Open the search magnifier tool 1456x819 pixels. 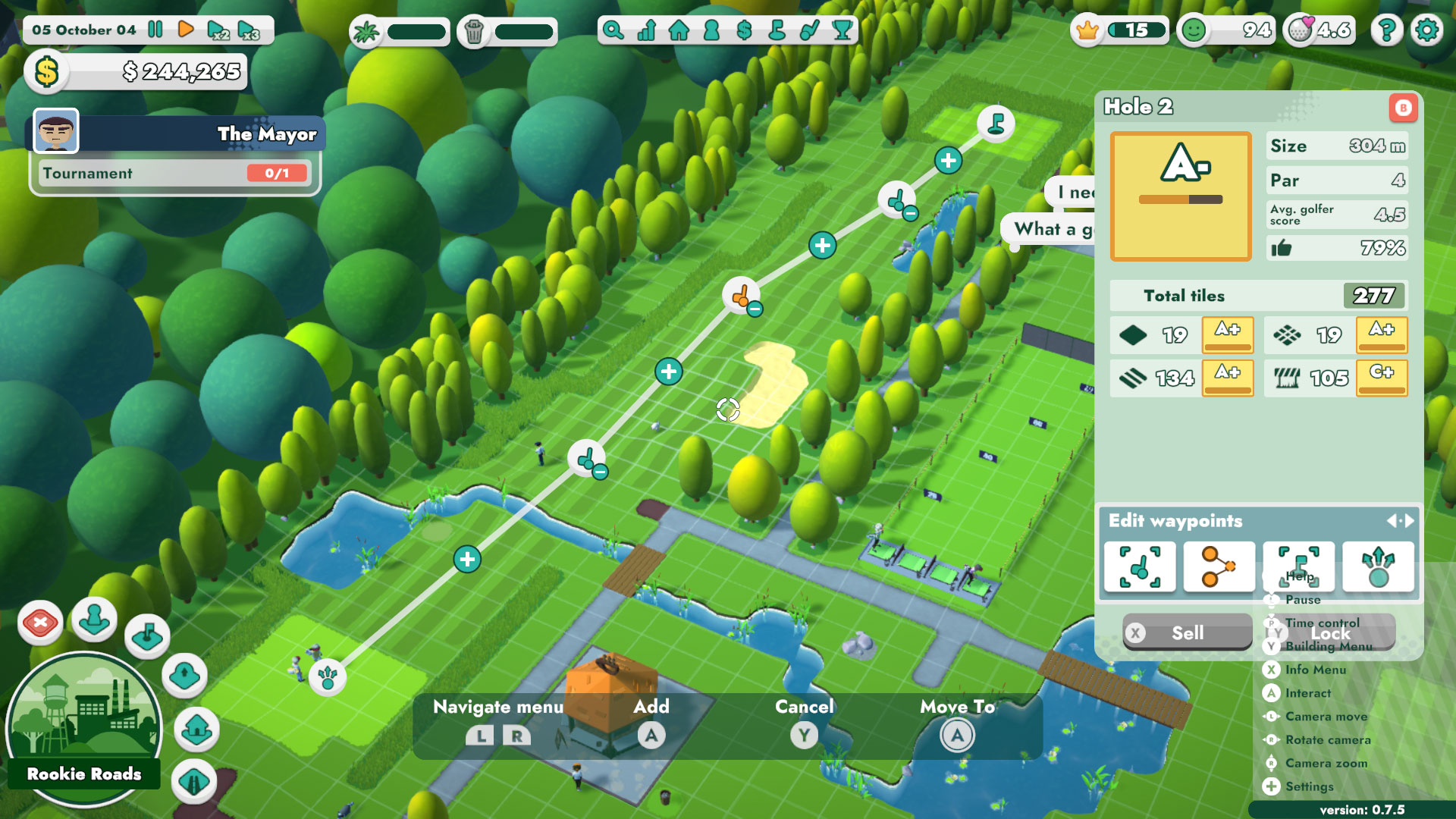[614, 32]
